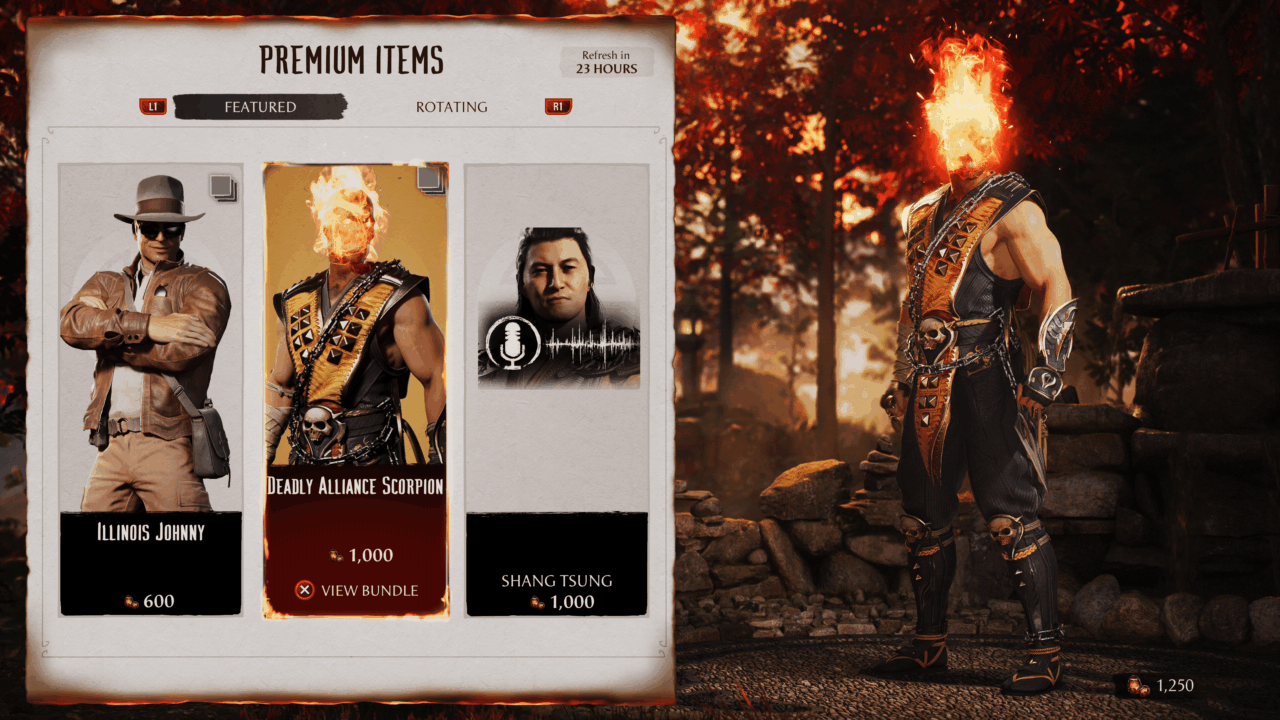This screenshot has height=720, width=1280.
Task: Switch to the Featured tab
Action: pyautogui.click(x=260, y=107)
